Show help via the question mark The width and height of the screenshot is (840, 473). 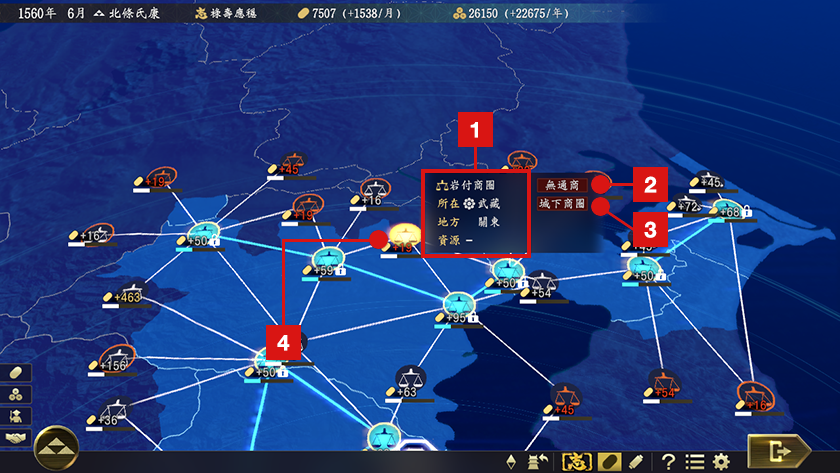point(669,462)
